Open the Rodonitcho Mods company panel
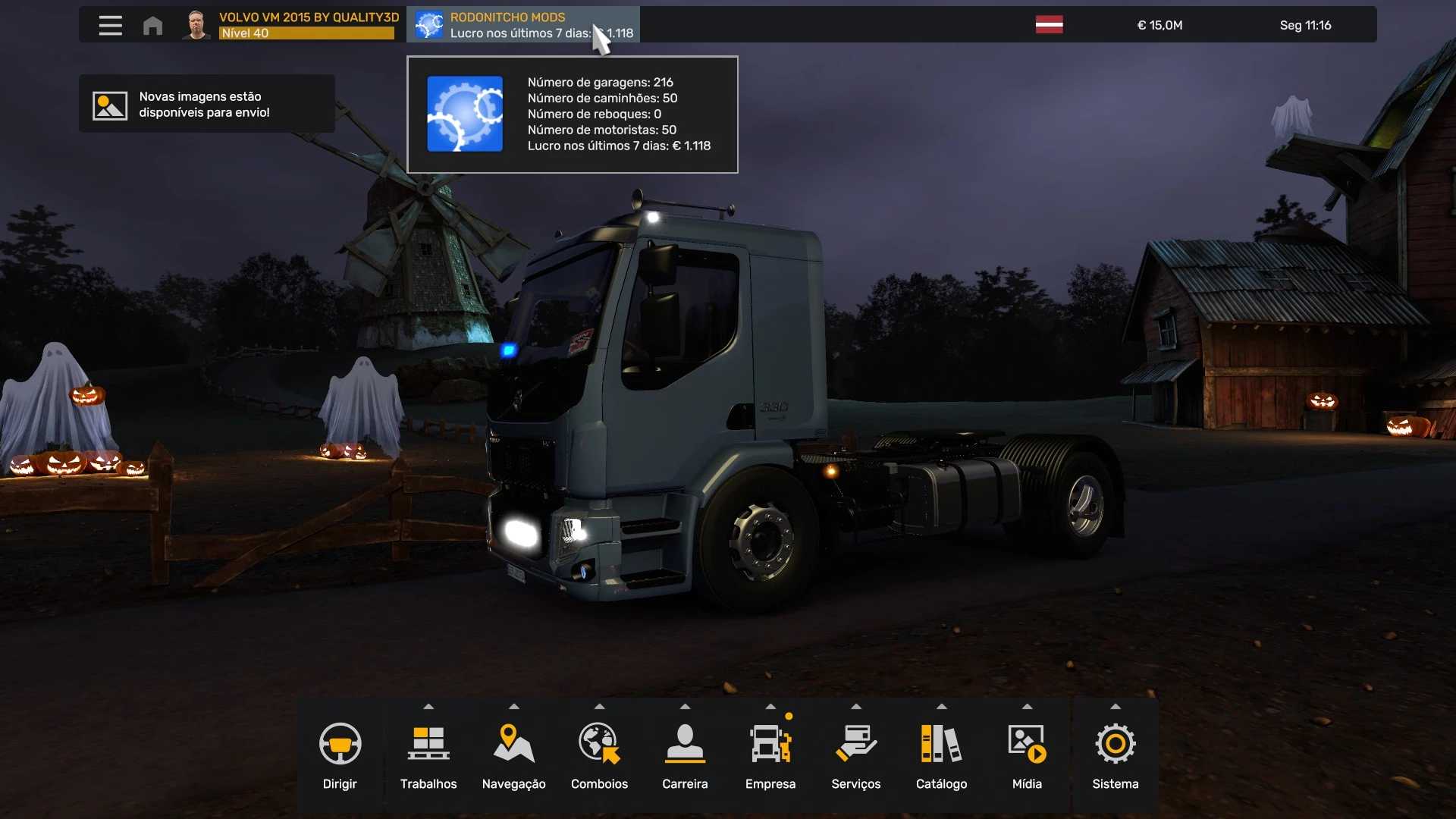 coord(522,25)
